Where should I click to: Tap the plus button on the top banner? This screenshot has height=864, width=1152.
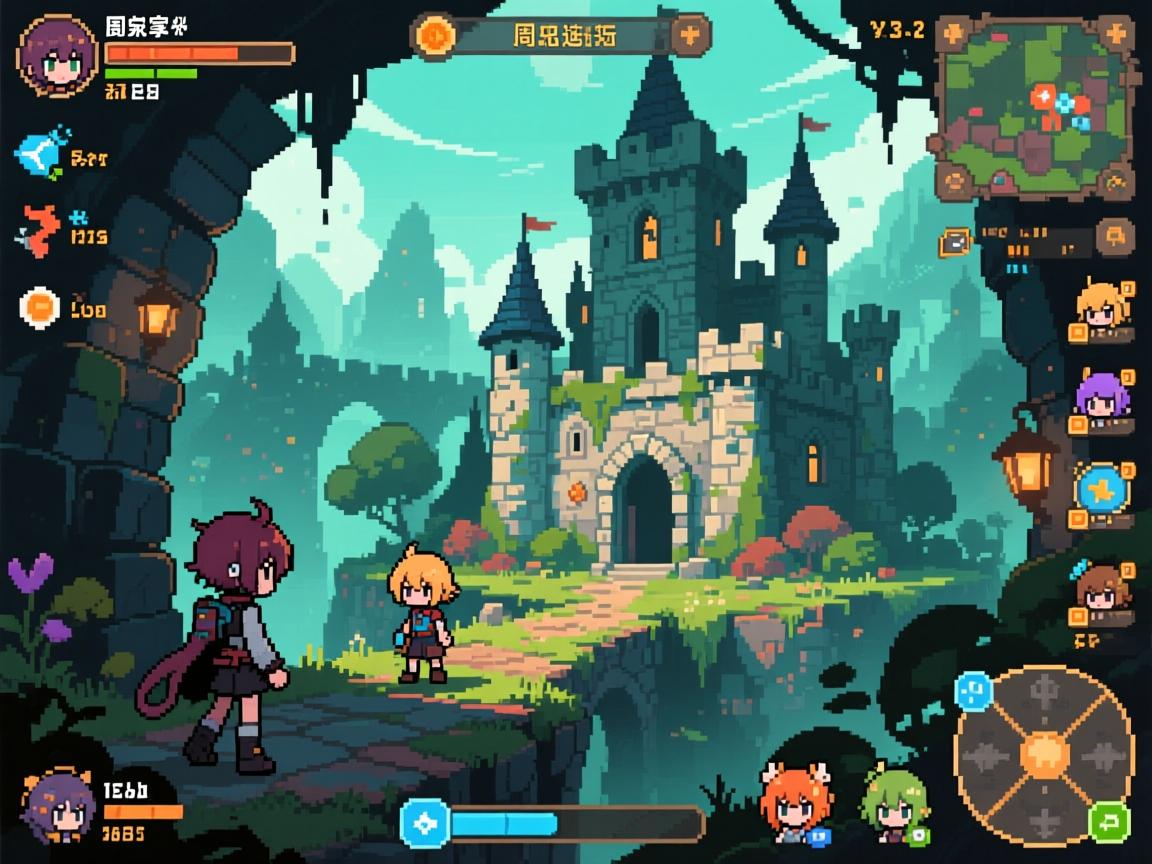(x=689, y=36)
